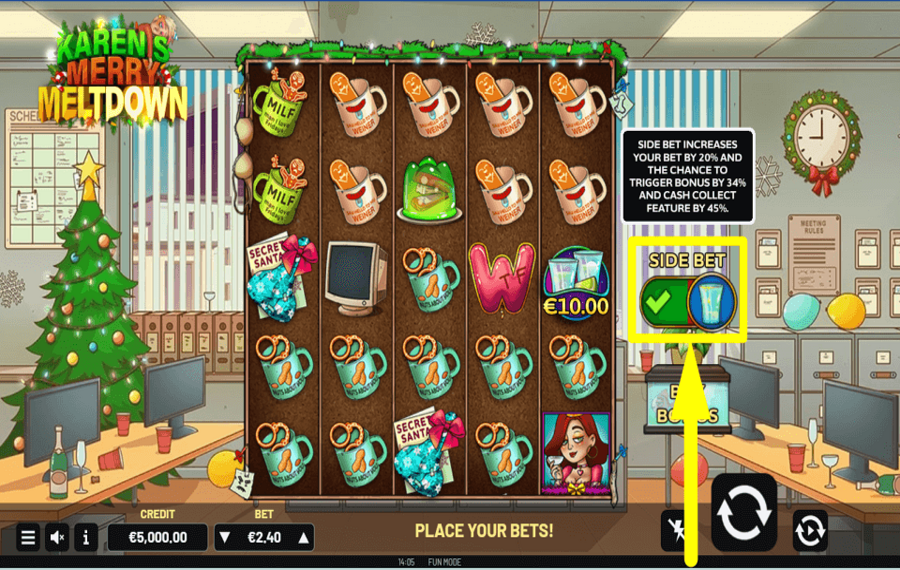Screen dimensions: 900x570
Task: Open the autoplay settings
Action: coord(810,531)
